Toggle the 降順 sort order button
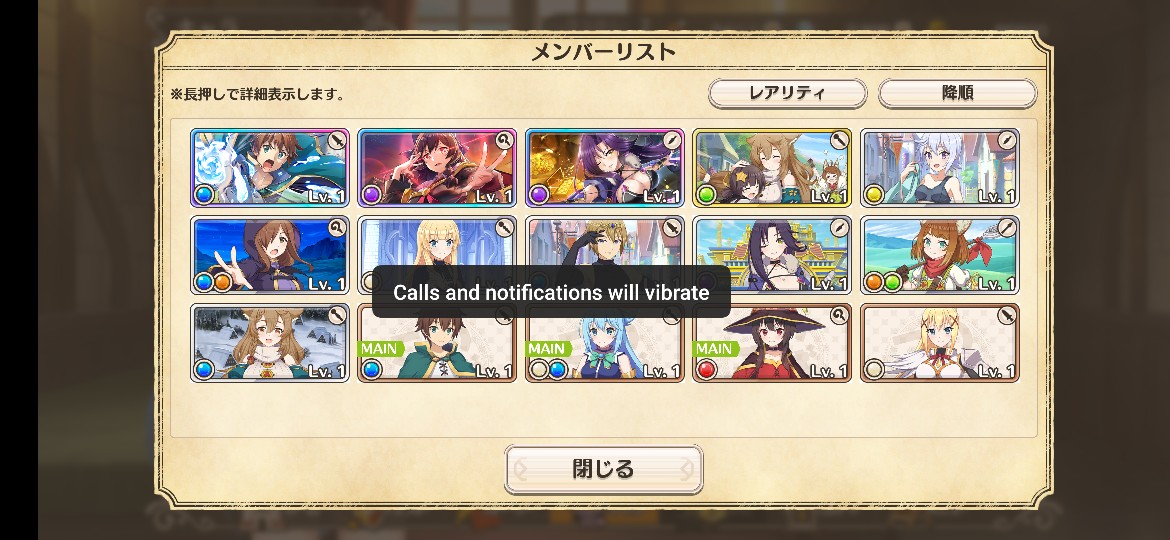The height and width of the screenshot is (540, 1170). tap(957, 93)
